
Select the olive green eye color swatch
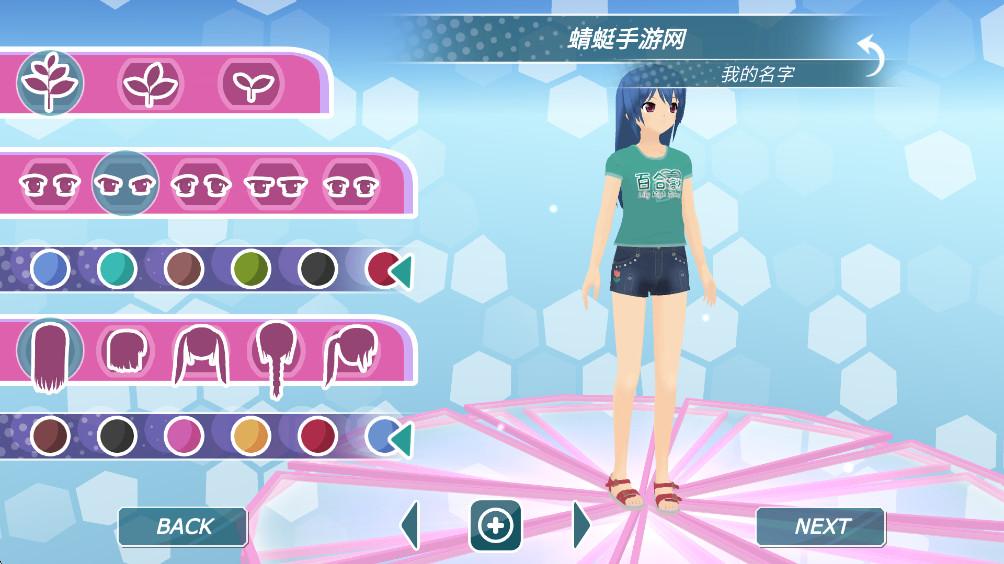(250, 269)
